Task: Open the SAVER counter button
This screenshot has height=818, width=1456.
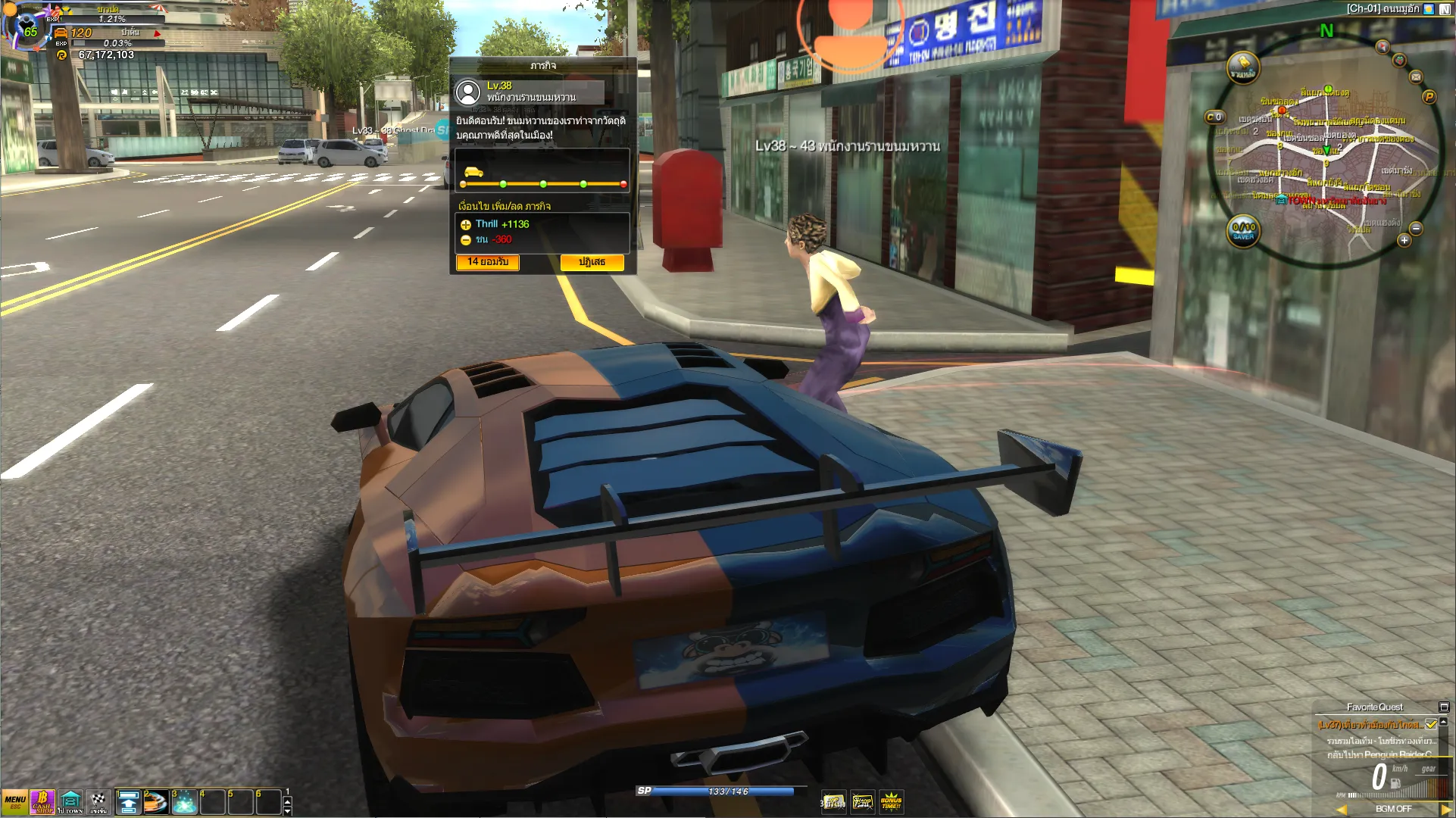Action: [1243, 231]
